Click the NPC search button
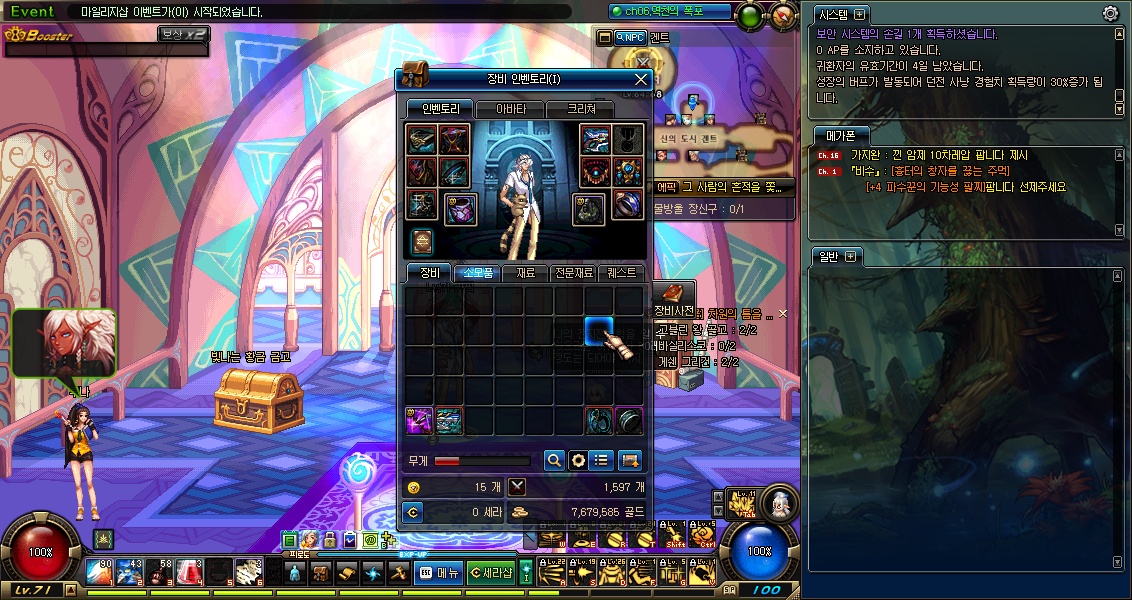 pyautogui.click(x=630, y=37)
